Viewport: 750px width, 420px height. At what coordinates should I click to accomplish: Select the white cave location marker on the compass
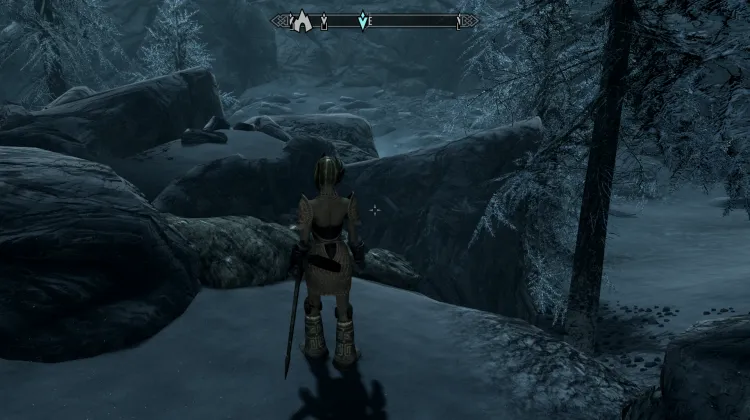tap(300, 19)
